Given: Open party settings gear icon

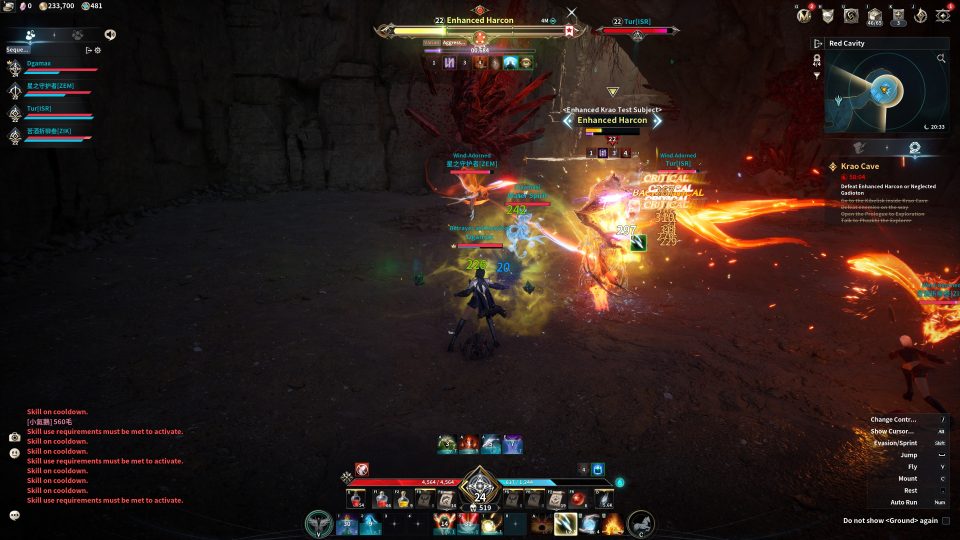Looking at the screenshot, I should (x=98, y=50).
